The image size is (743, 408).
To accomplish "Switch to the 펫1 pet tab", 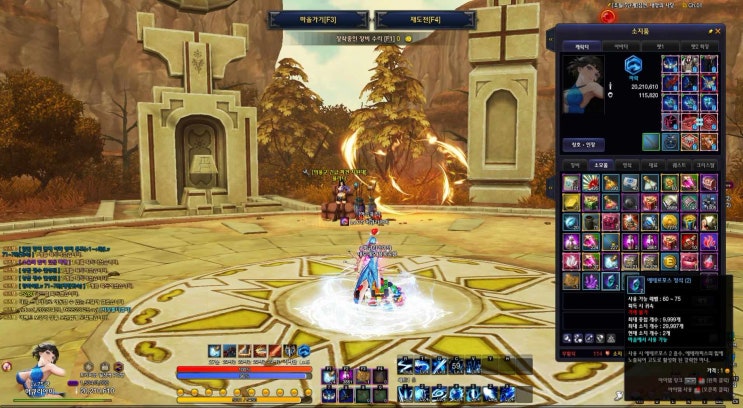I will tap(660, 46).
